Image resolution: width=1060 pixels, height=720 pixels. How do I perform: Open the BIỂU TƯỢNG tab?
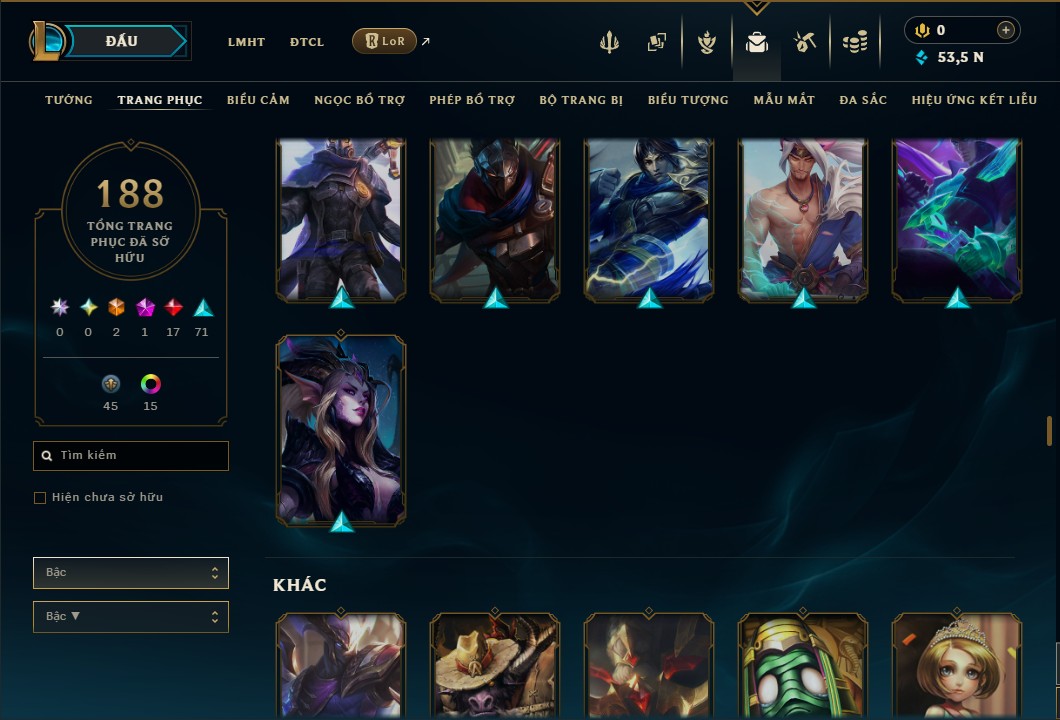pos(688,100)
